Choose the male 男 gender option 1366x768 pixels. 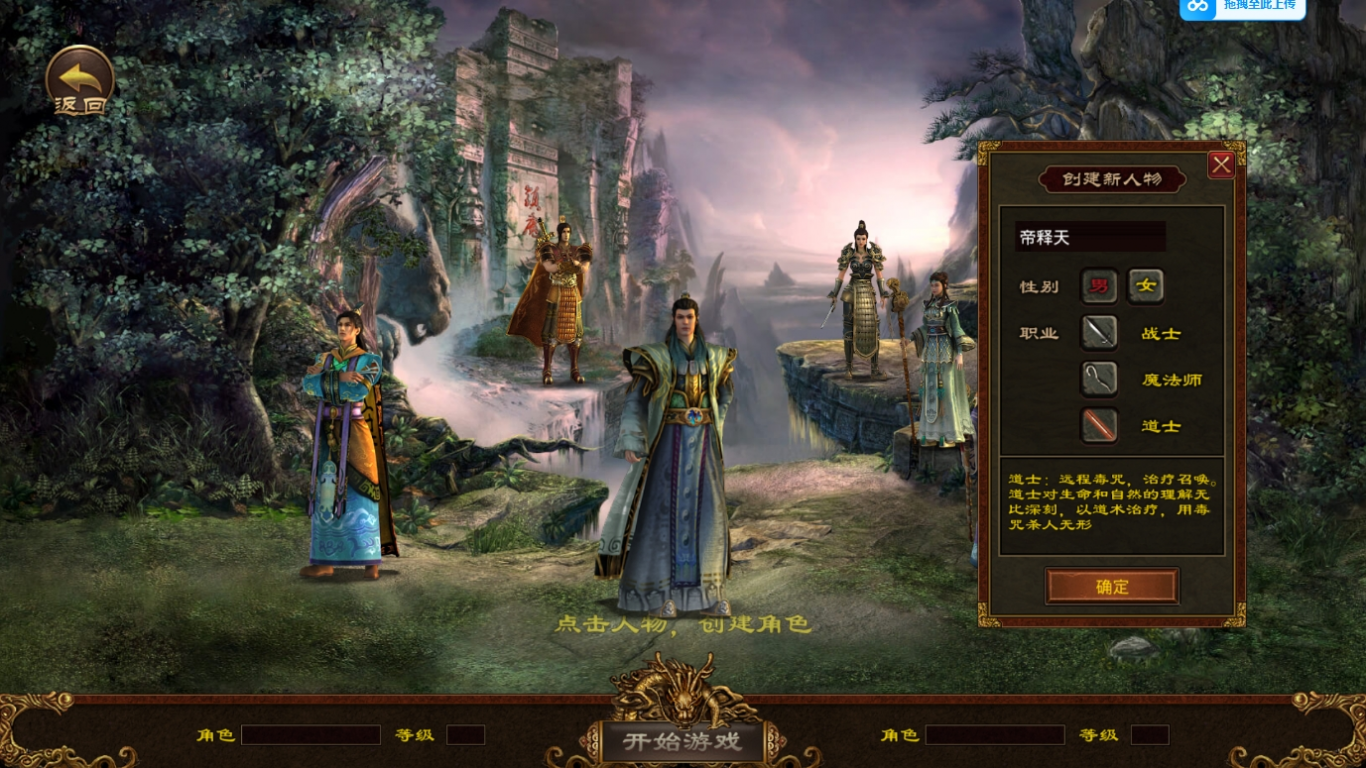tap(1099, 286)
